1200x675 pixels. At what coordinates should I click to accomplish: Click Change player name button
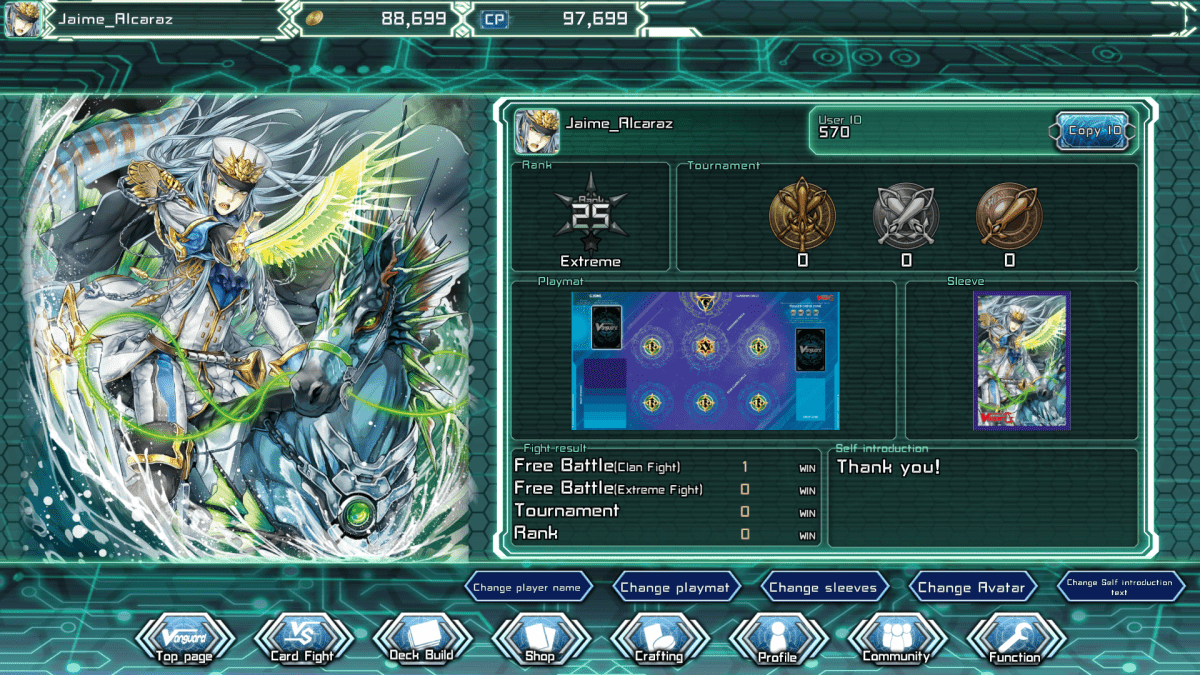[x=527, y=588]
